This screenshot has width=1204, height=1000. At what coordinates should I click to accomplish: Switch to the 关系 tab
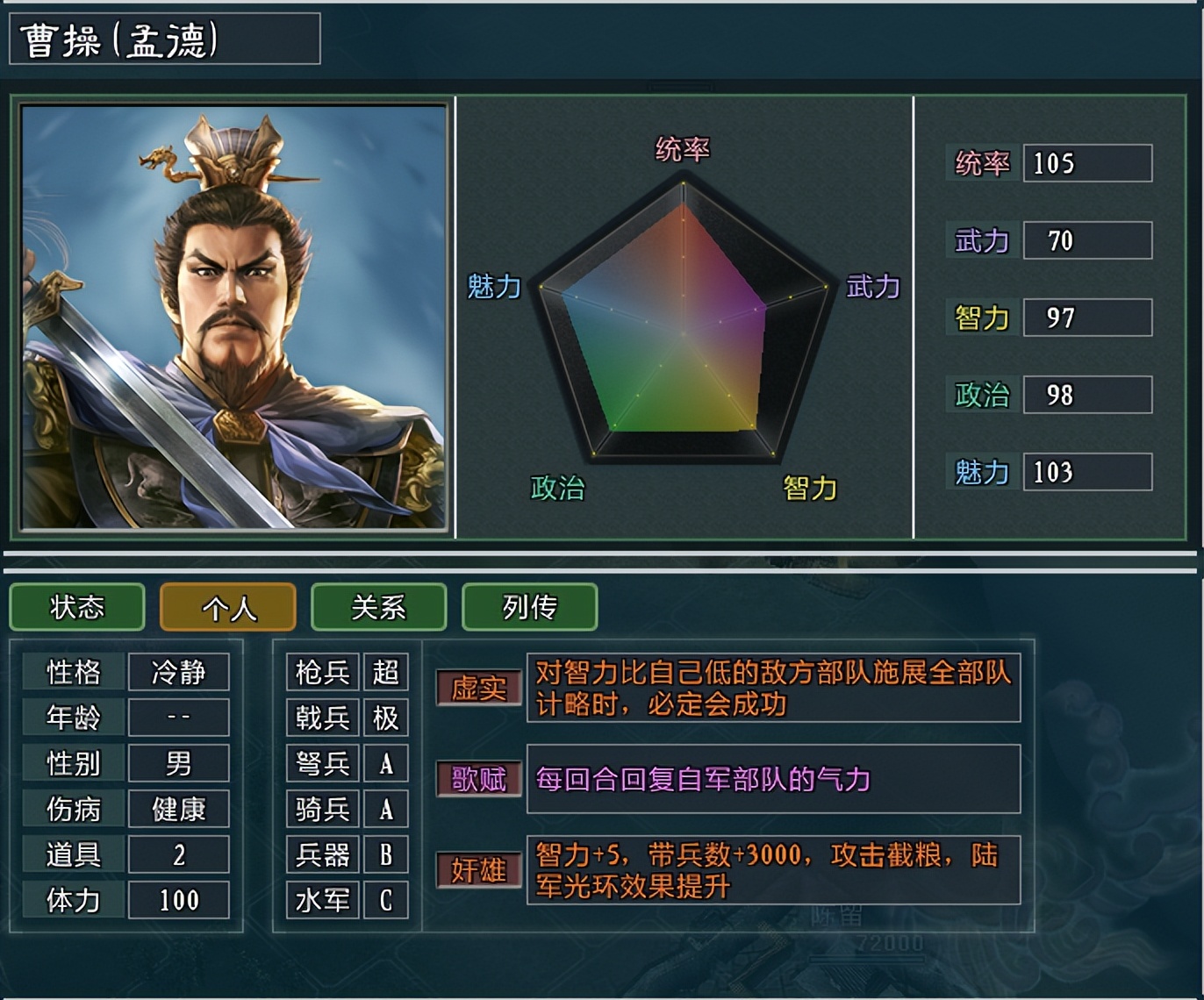378,607
